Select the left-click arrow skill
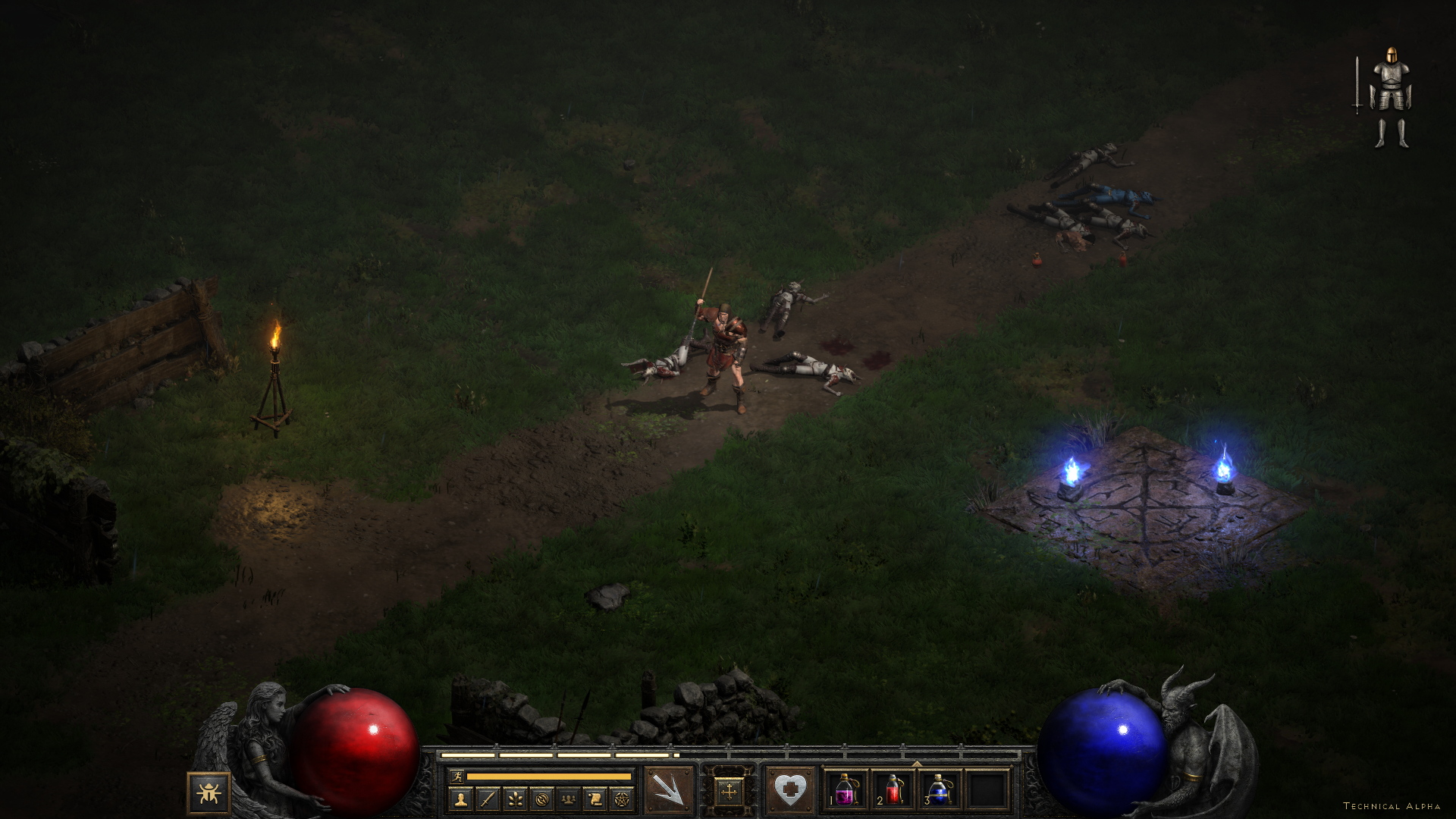Image resolution: width=1456 pixels, height=819 pixels. (669, 790)
